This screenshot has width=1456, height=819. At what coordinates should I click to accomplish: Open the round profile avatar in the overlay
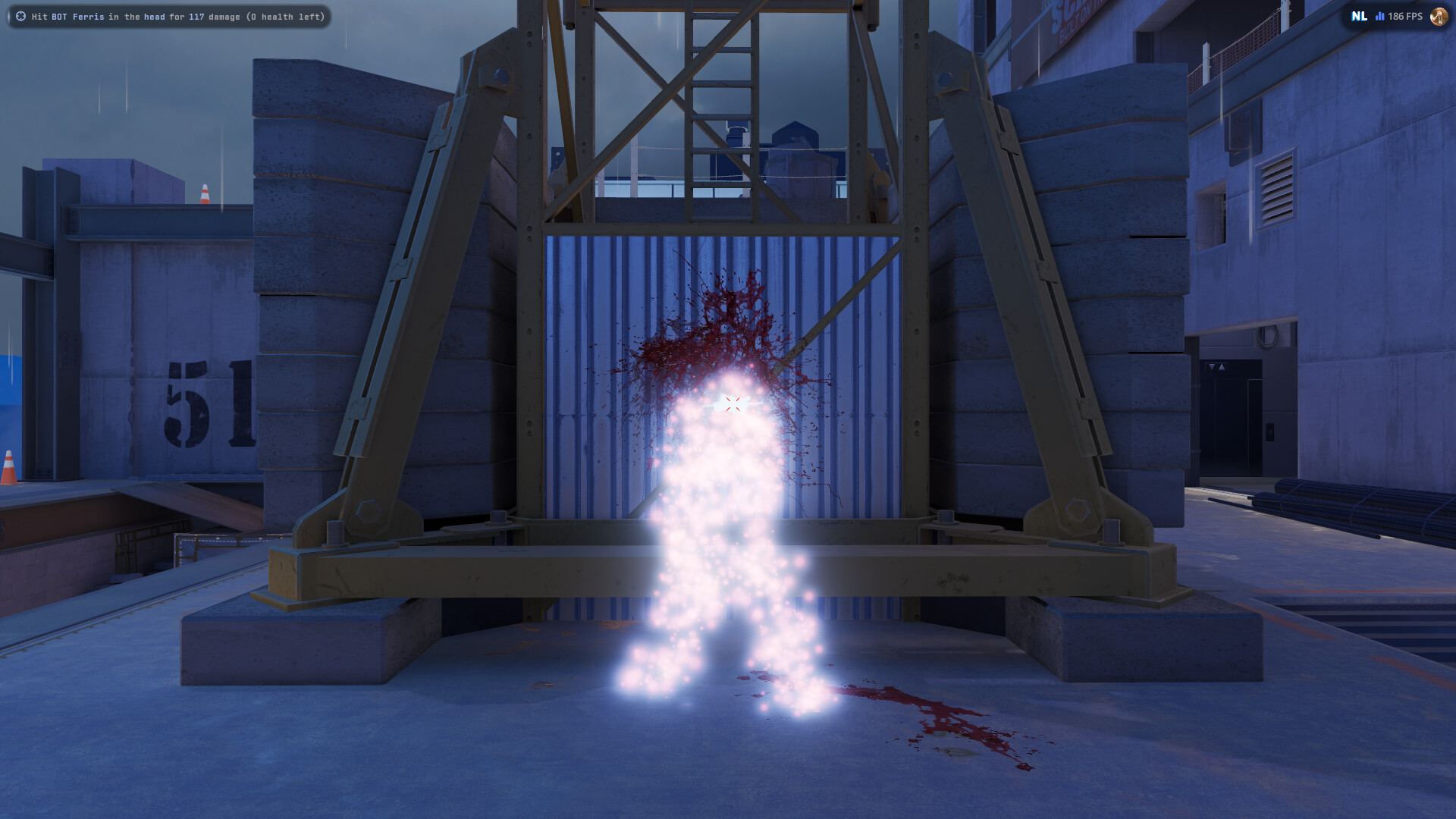[x=1438, y=16]
